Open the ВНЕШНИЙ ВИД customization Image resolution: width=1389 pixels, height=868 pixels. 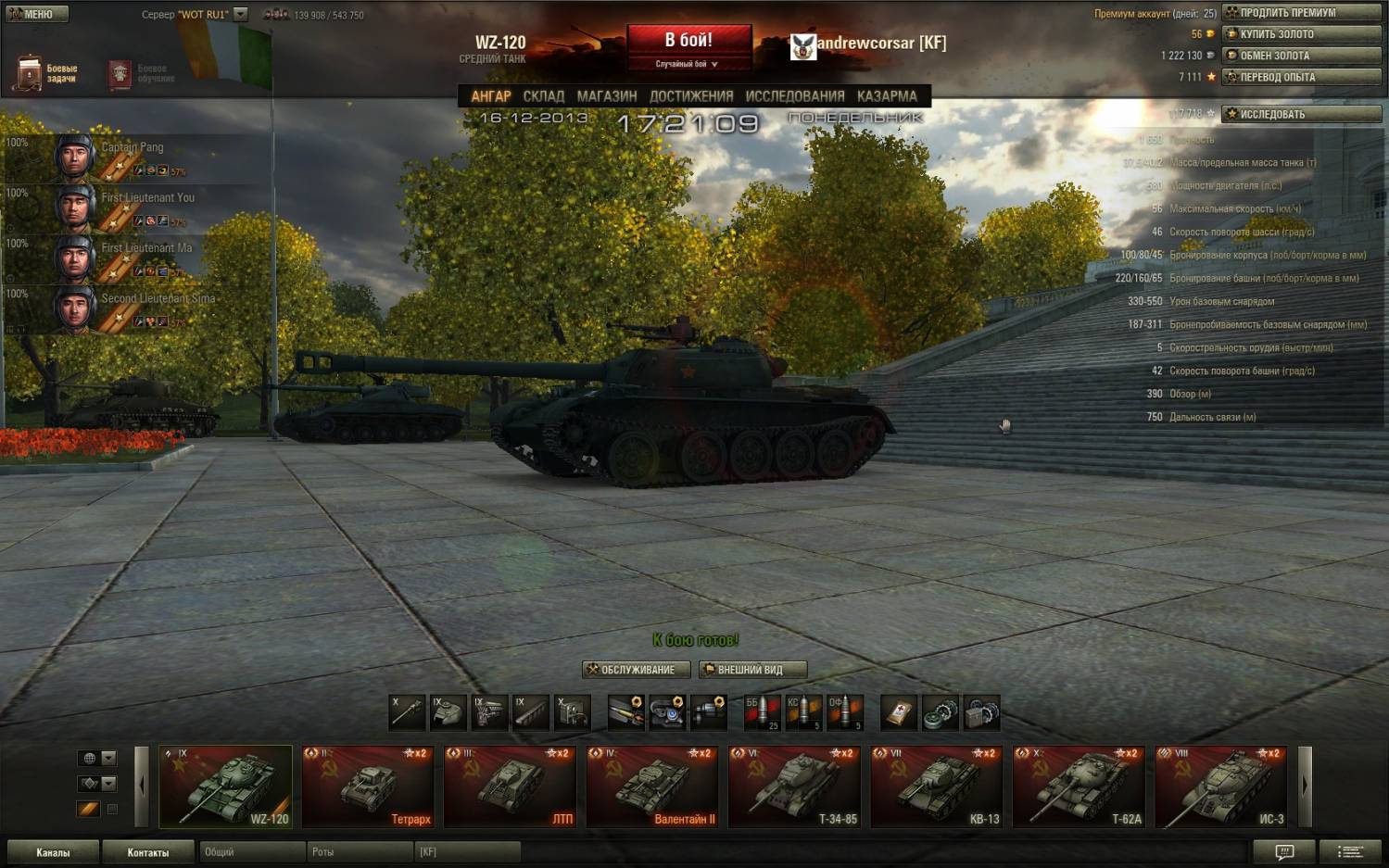click(x=752, y=670)
